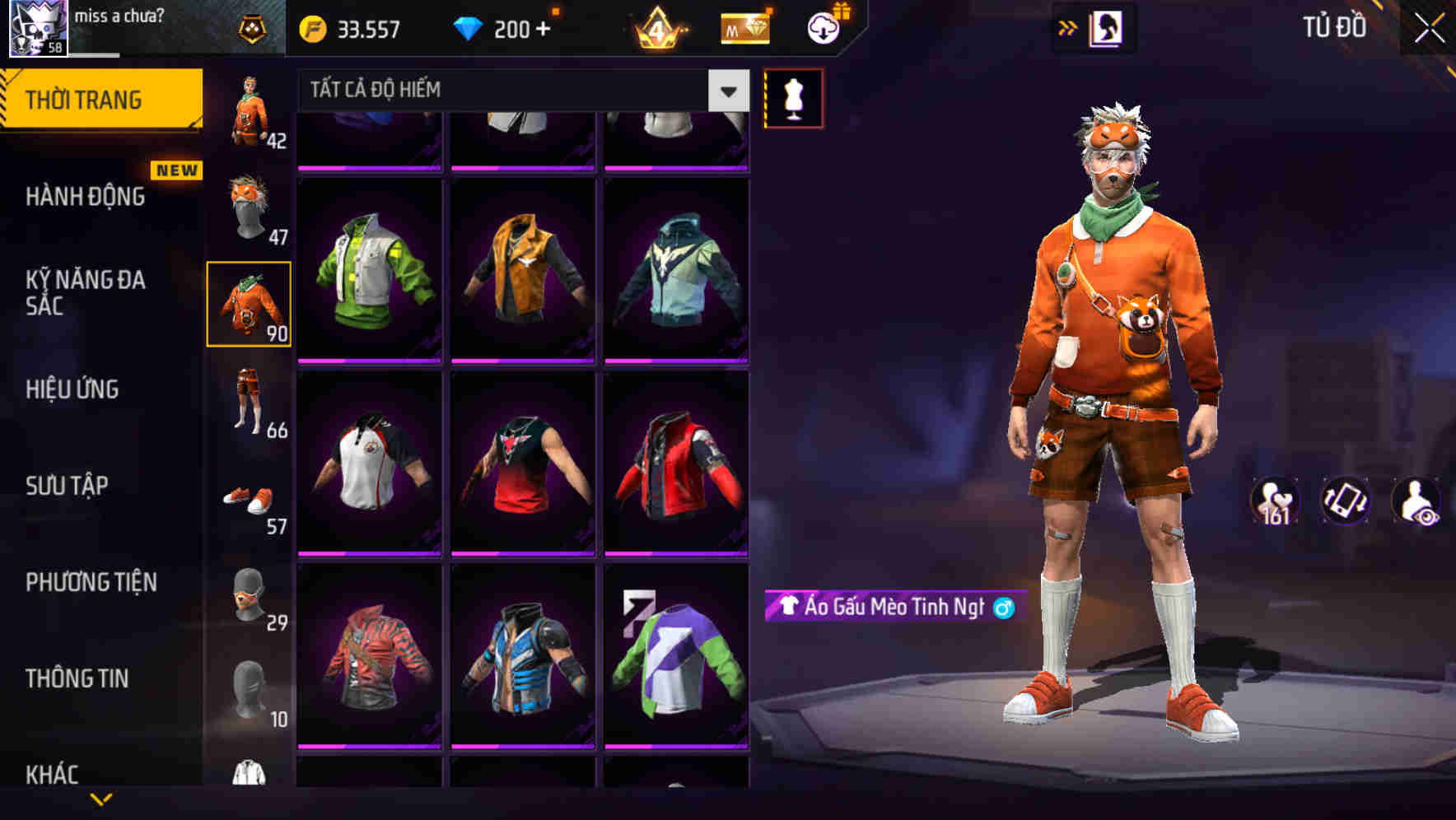Open the mannequin preview icon
This screenshot has height=820, width=1456.
click(x=793, y=97)
